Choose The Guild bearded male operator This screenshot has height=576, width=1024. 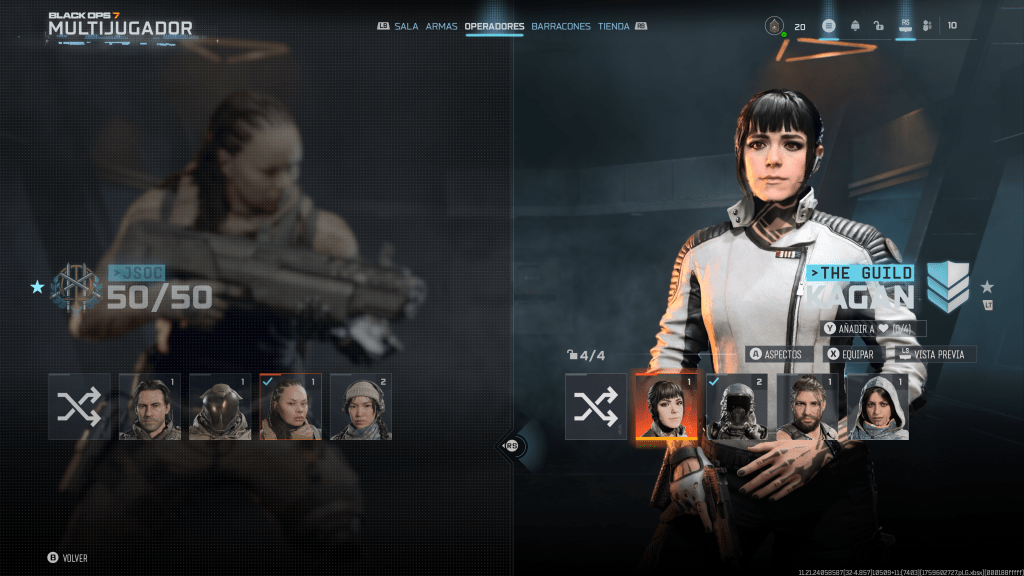coord(807,407)
